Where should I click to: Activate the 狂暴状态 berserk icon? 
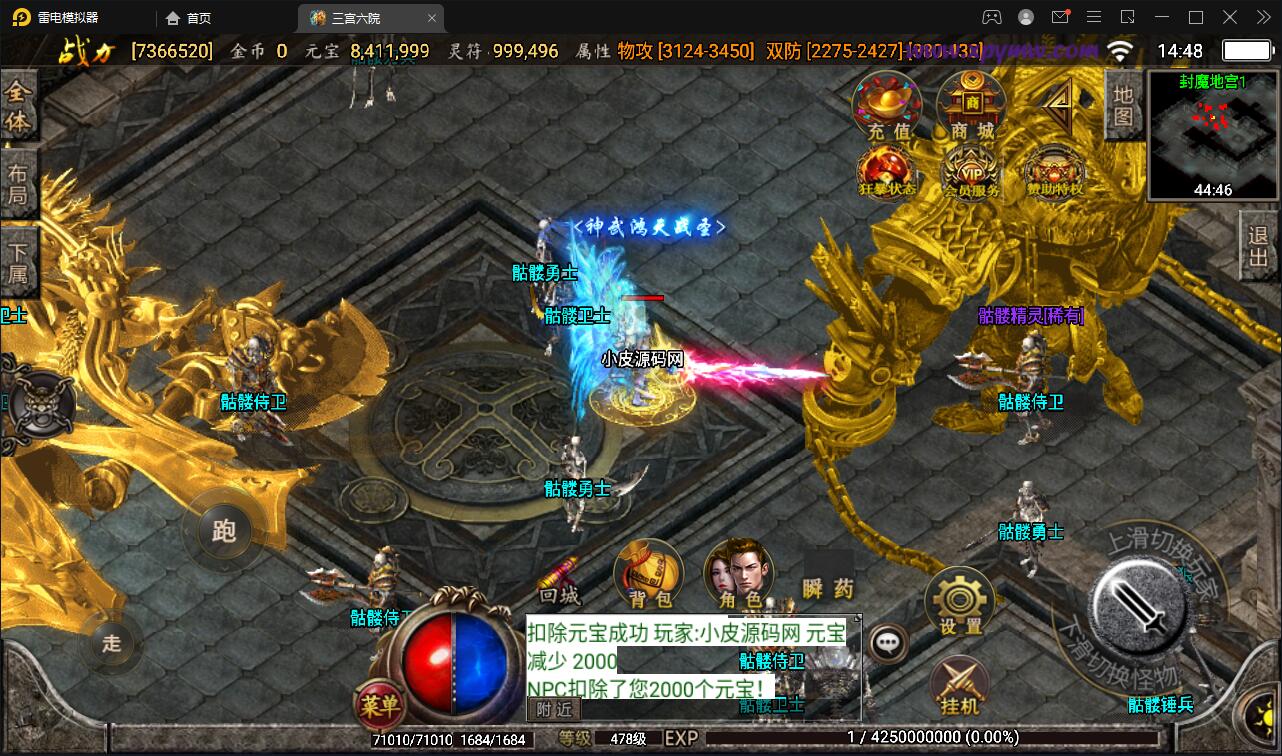point(887,172)
